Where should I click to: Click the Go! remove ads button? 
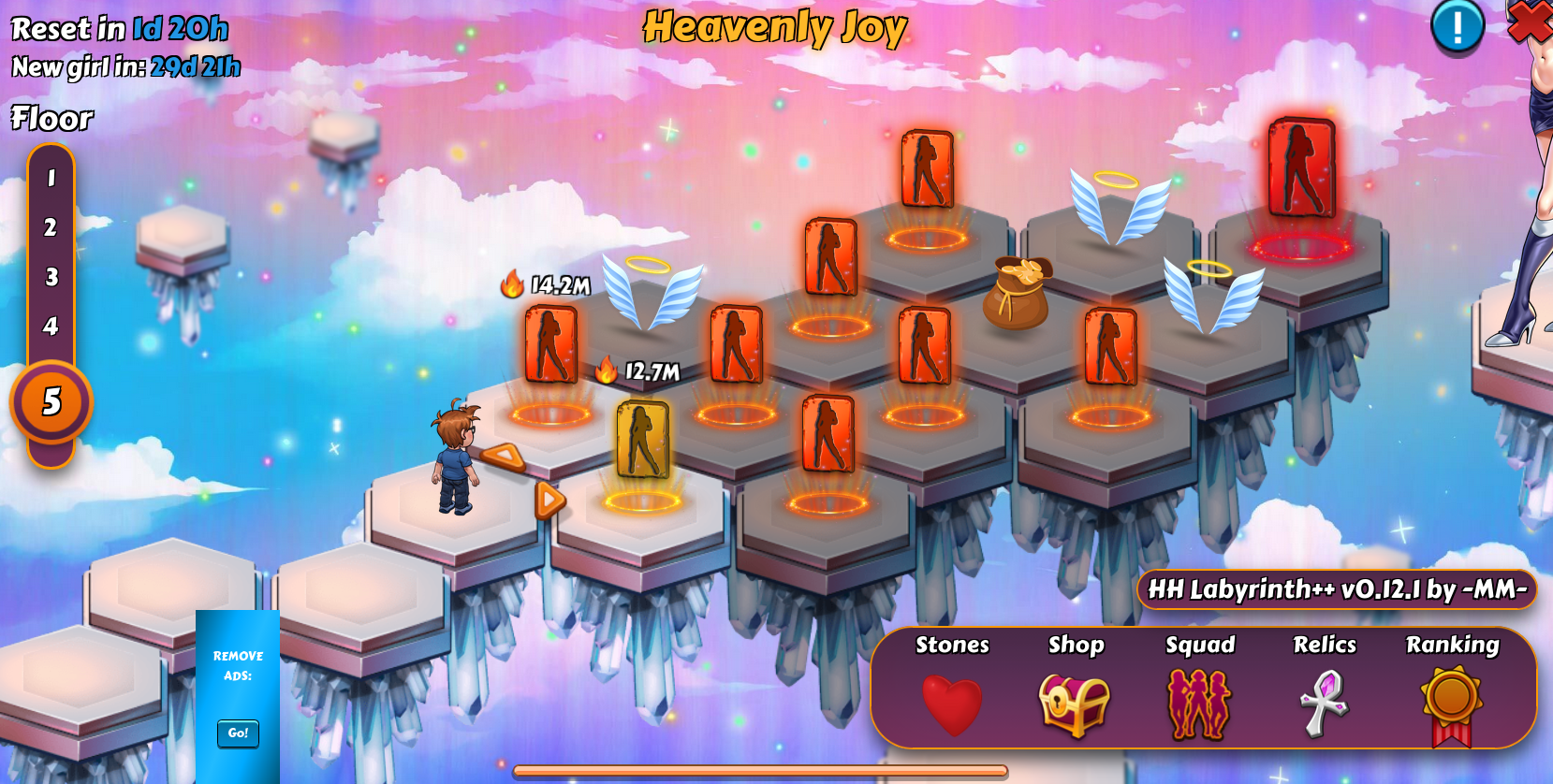click(238, 733)
